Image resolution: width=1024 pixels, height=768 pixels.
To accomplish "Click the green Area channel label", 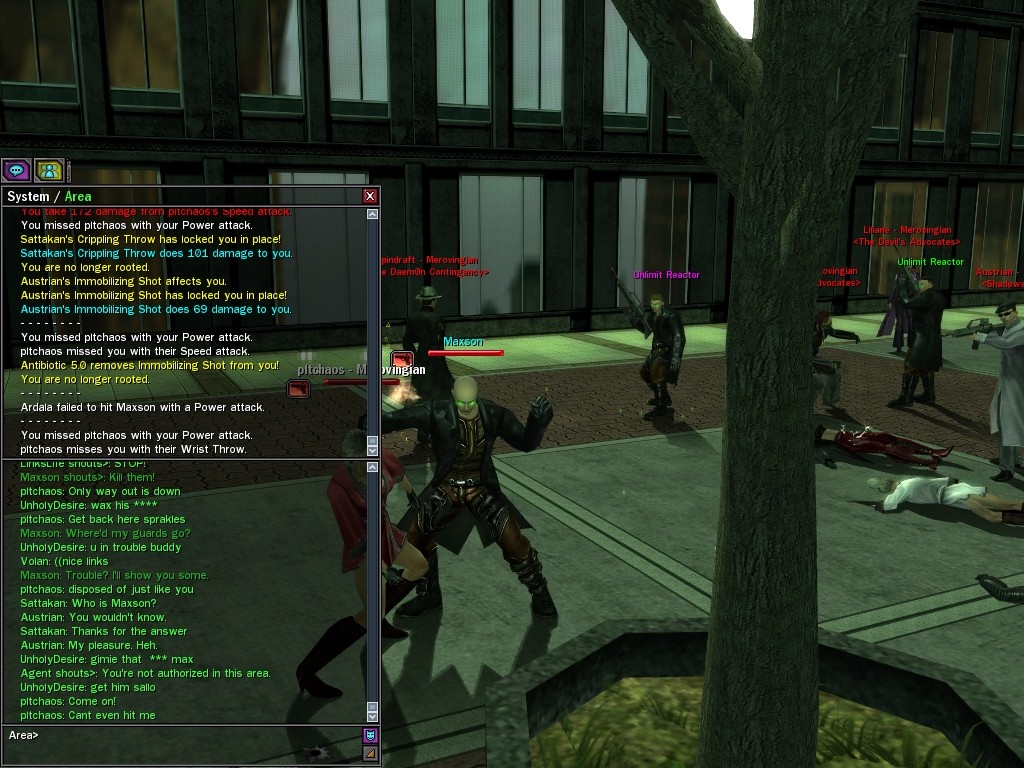I will coord(78,197).
